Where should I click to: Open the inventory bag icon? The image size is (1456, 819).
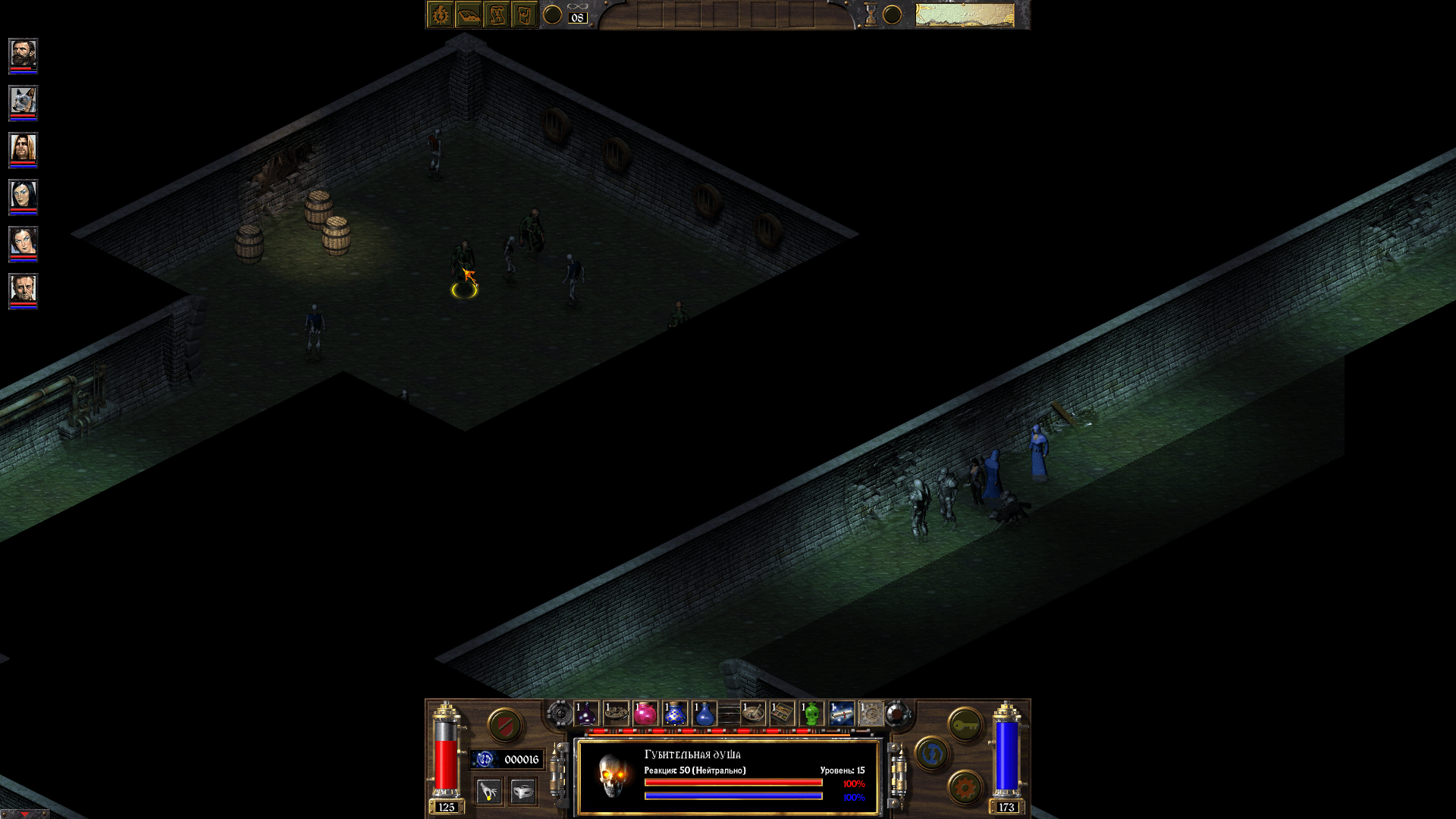pyautogui.click(x=526, y=14)
